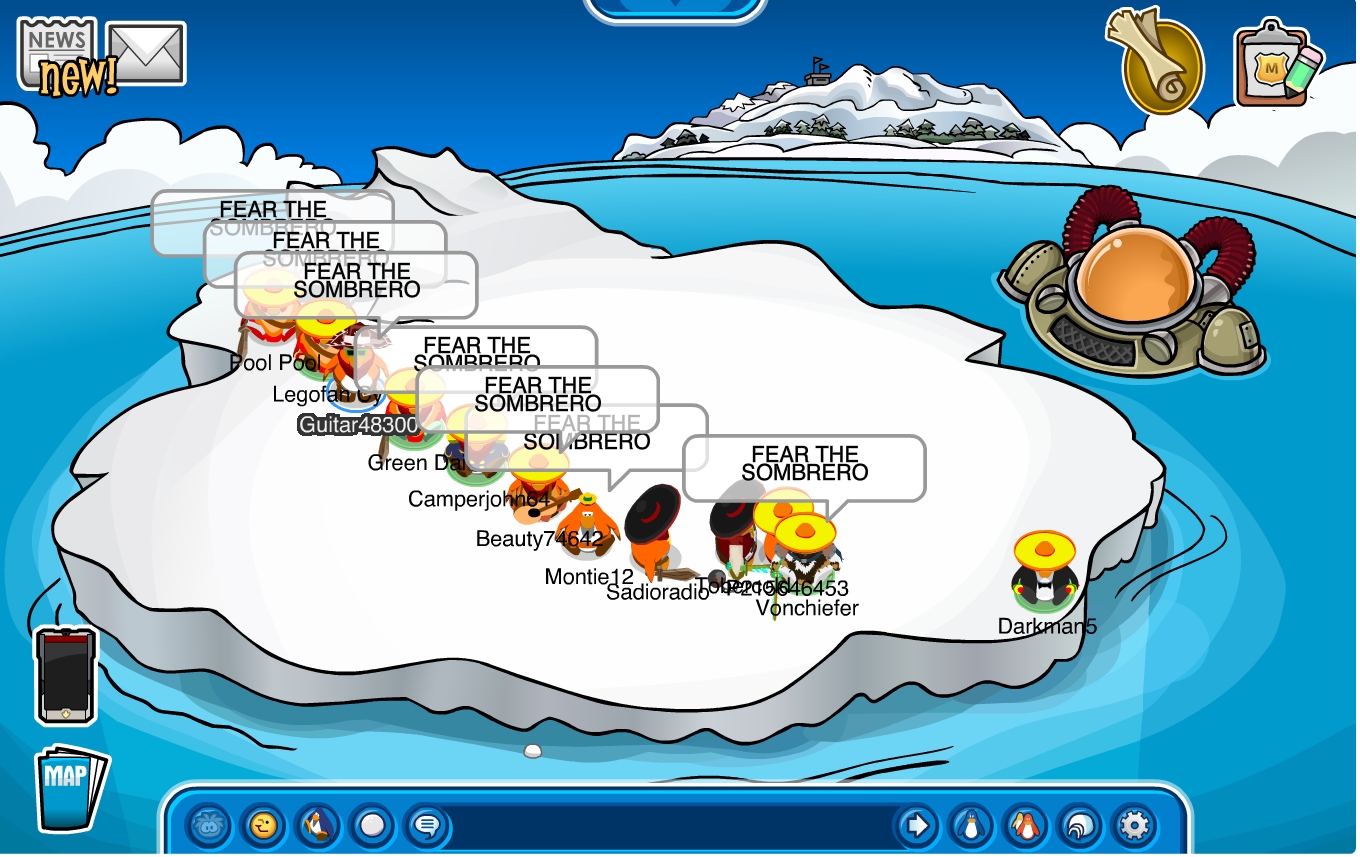This screenshot has height=857, width=1360.
Task: Send the message with the arrow button
Action: tap(916, 826)
